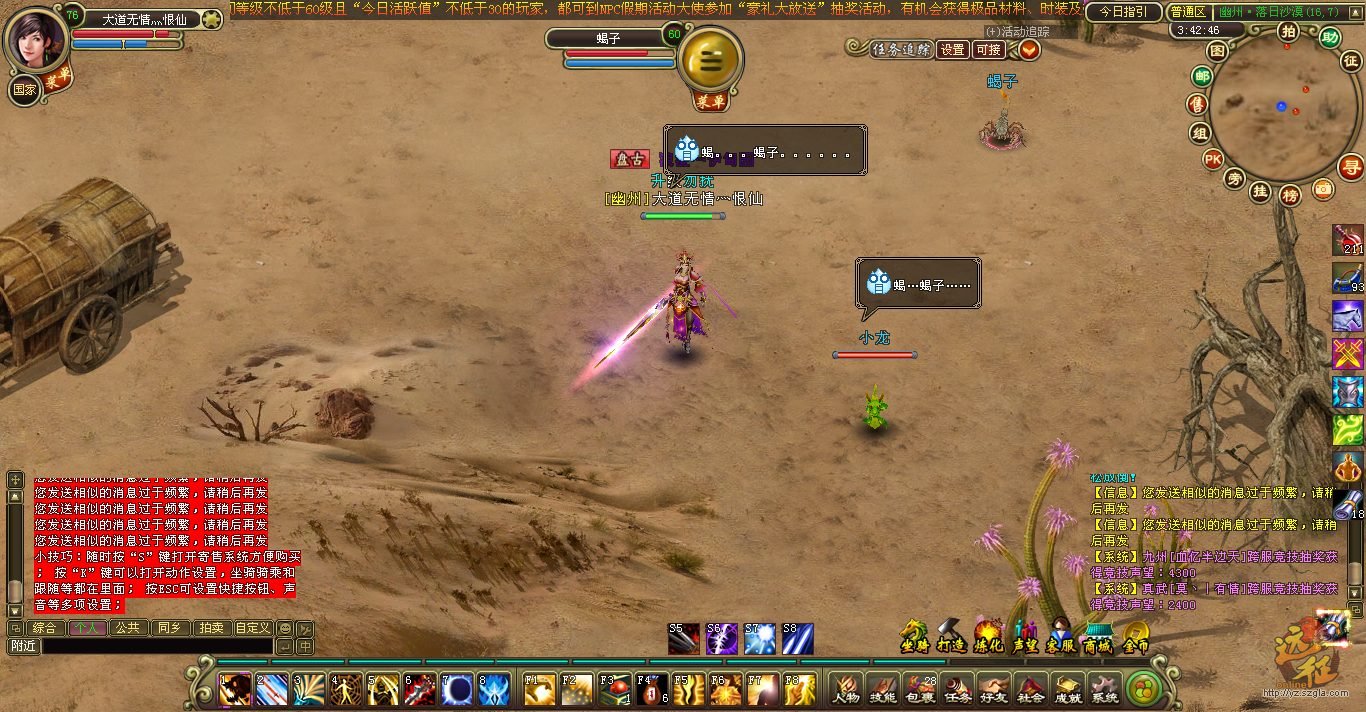Switch to the 拍卖 chat tab
Image resolution: width=1366 pixels, height=712 pixels.
coord(210,628)
